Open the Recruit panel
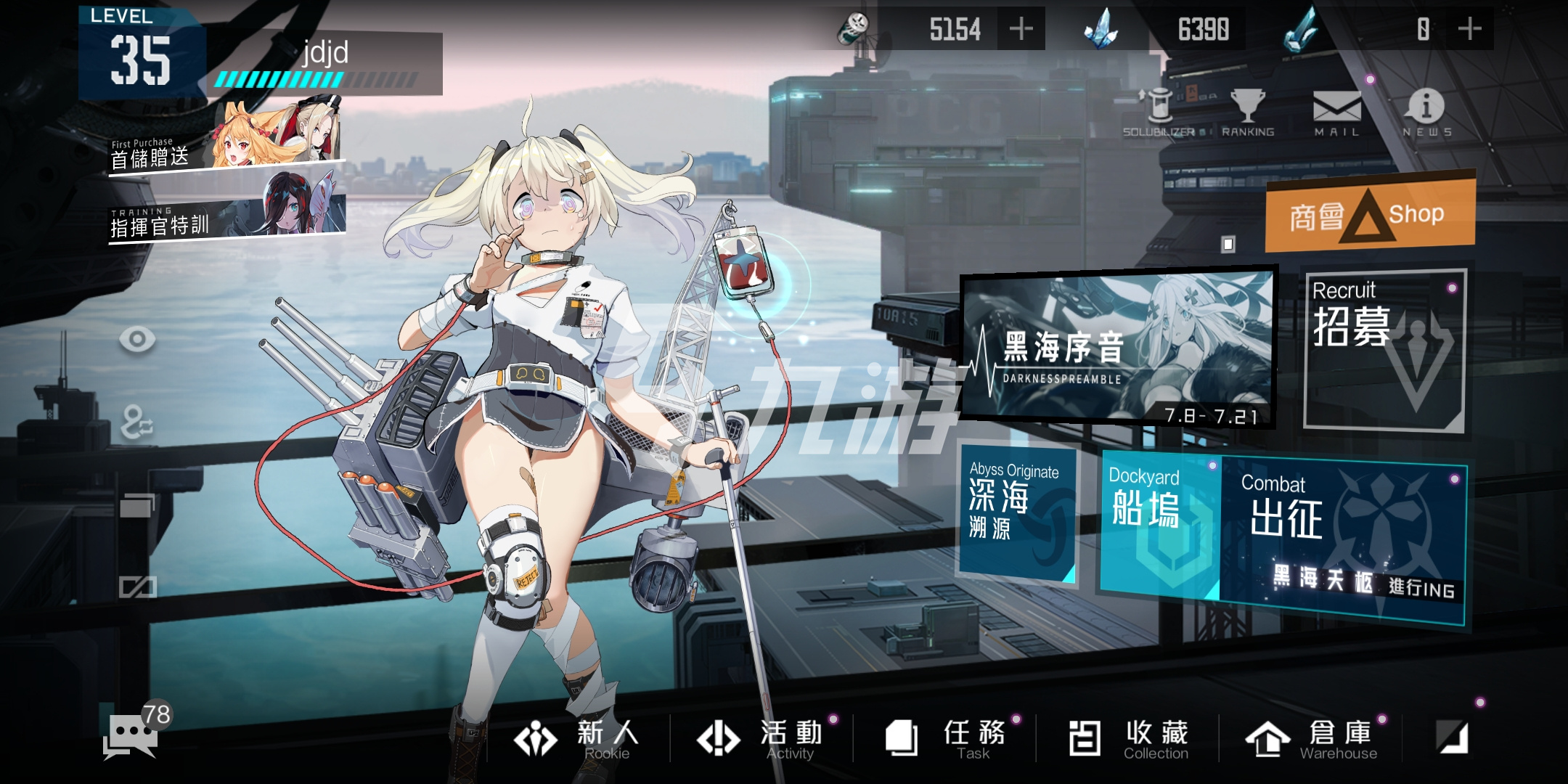Image resolution: width=1568 pixels, height=784 pixels. tap(1385, 350)
